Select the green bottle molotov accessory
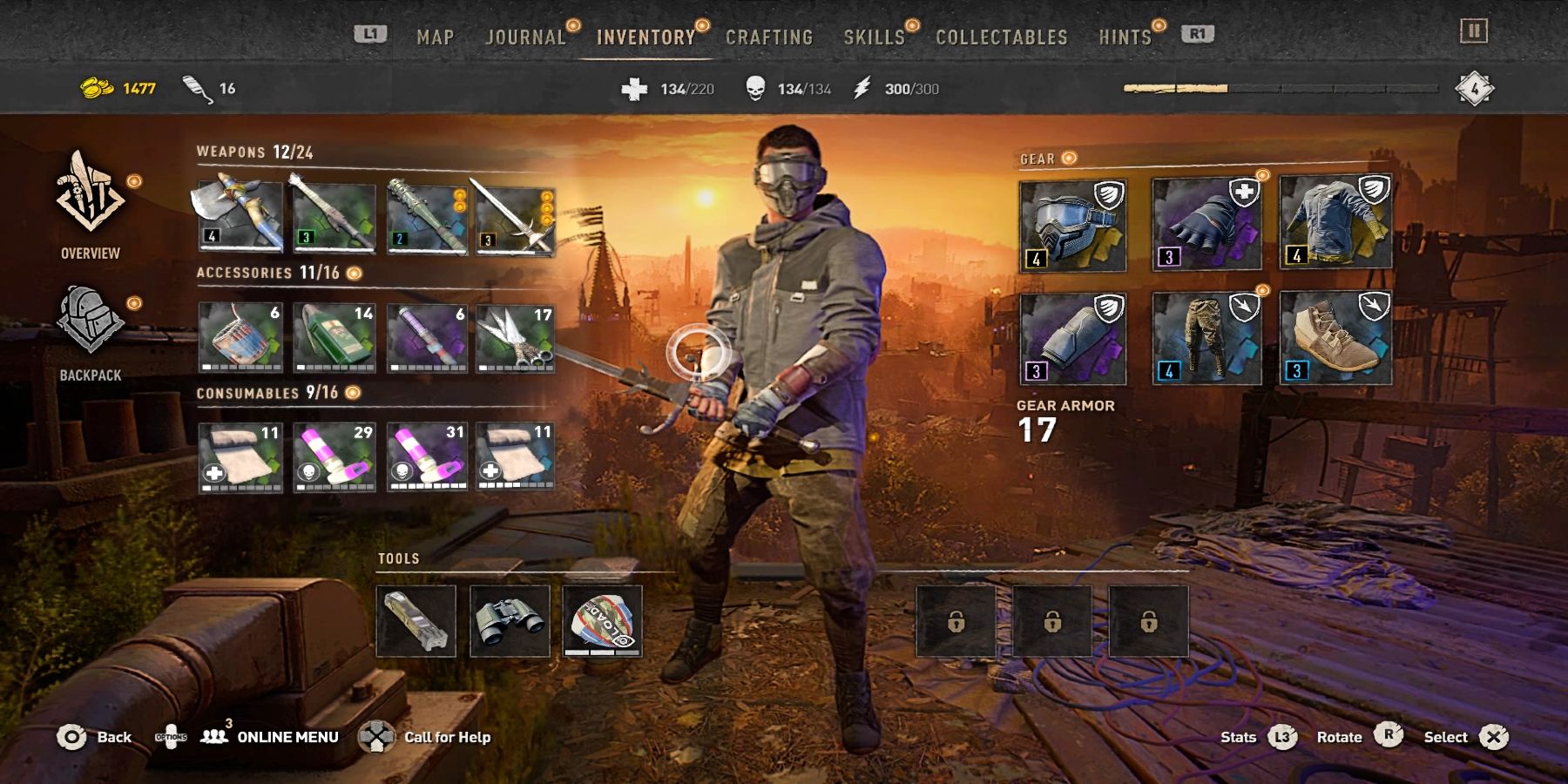Screen dimensions: 1568x784 tap(335, 337)
